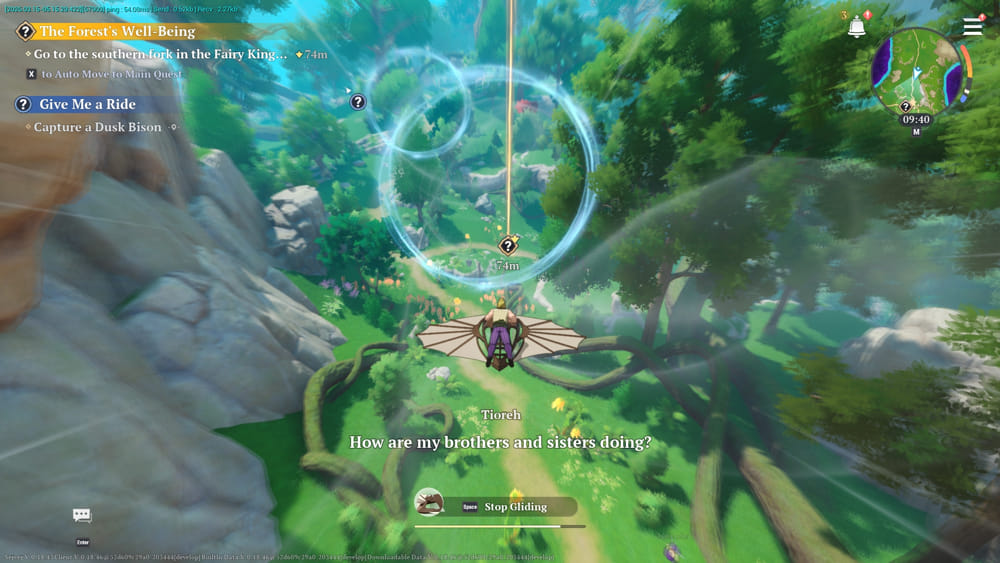Select The Forest's Well-Being quest tracker

point(116,32)
